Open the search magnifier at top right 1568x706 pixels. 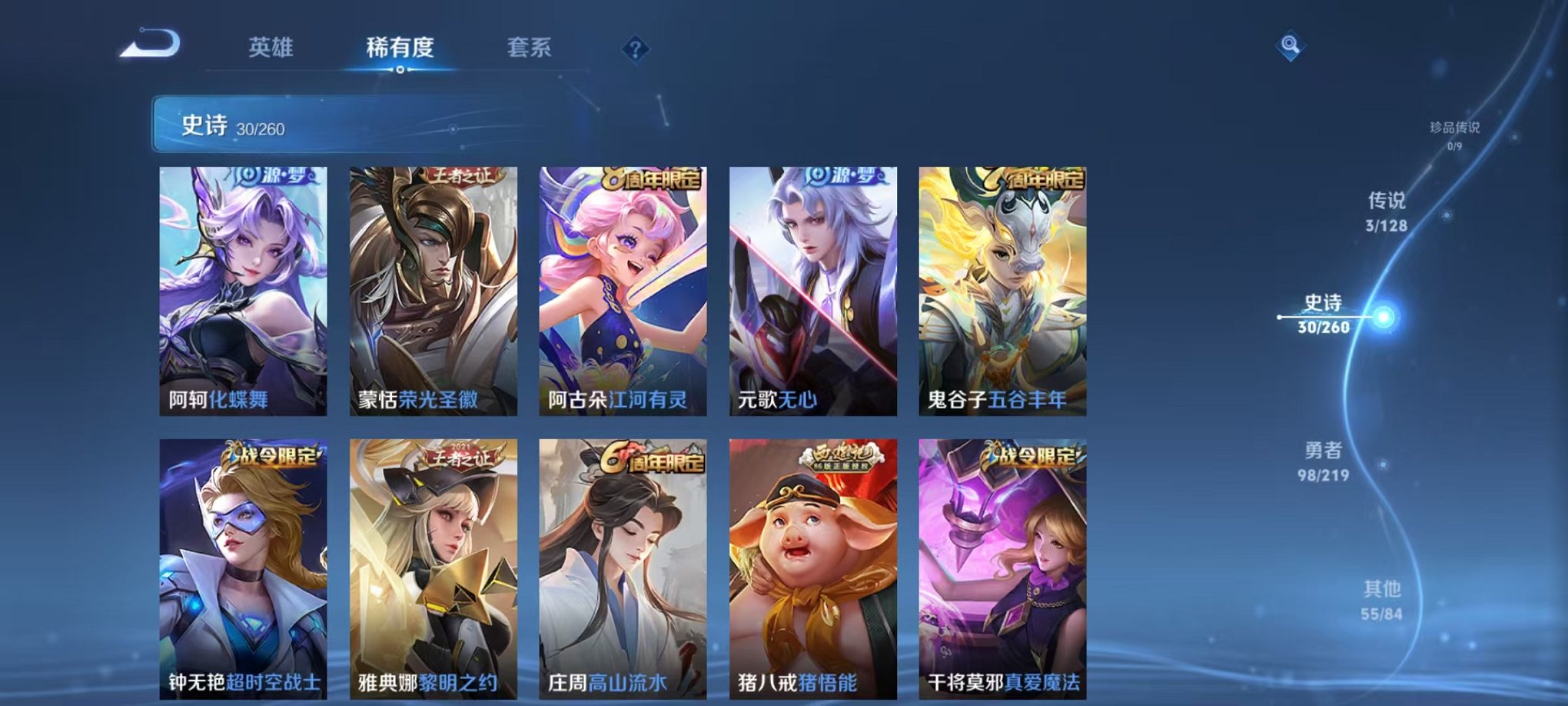click(x=1289, y=43)
